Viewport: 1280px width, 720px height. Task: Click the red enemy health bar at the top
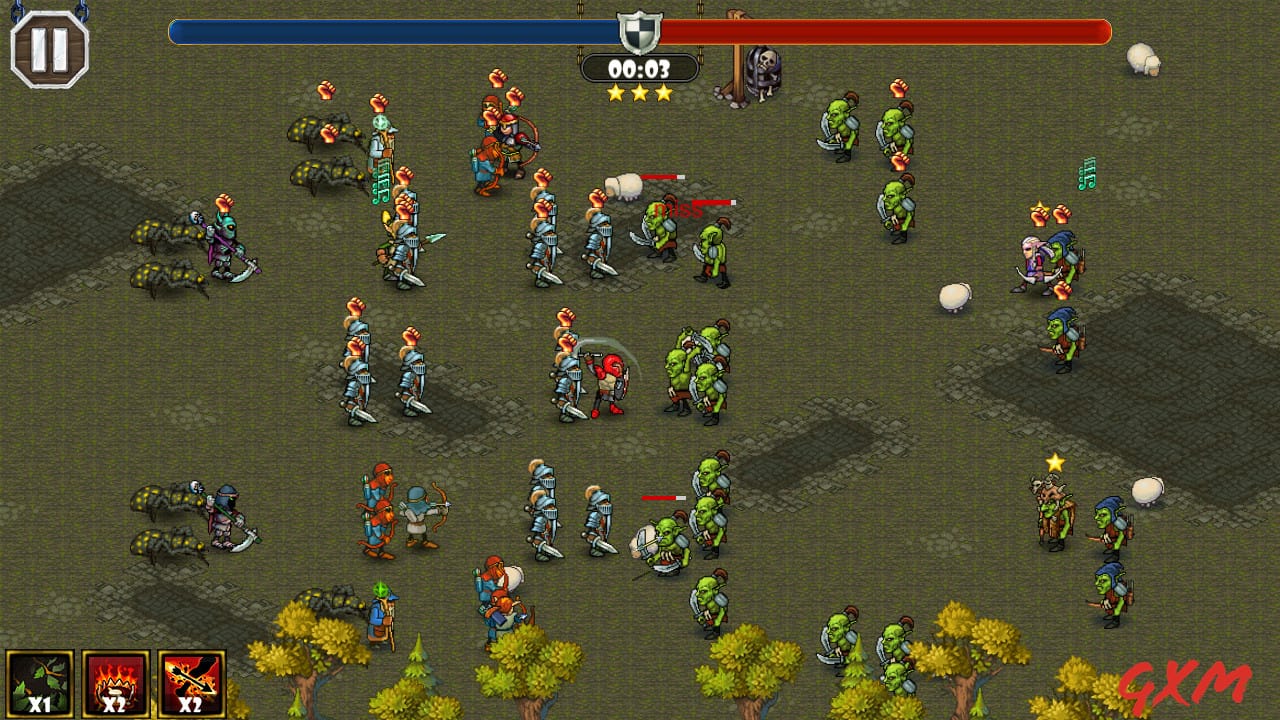[x=890, y=31]
